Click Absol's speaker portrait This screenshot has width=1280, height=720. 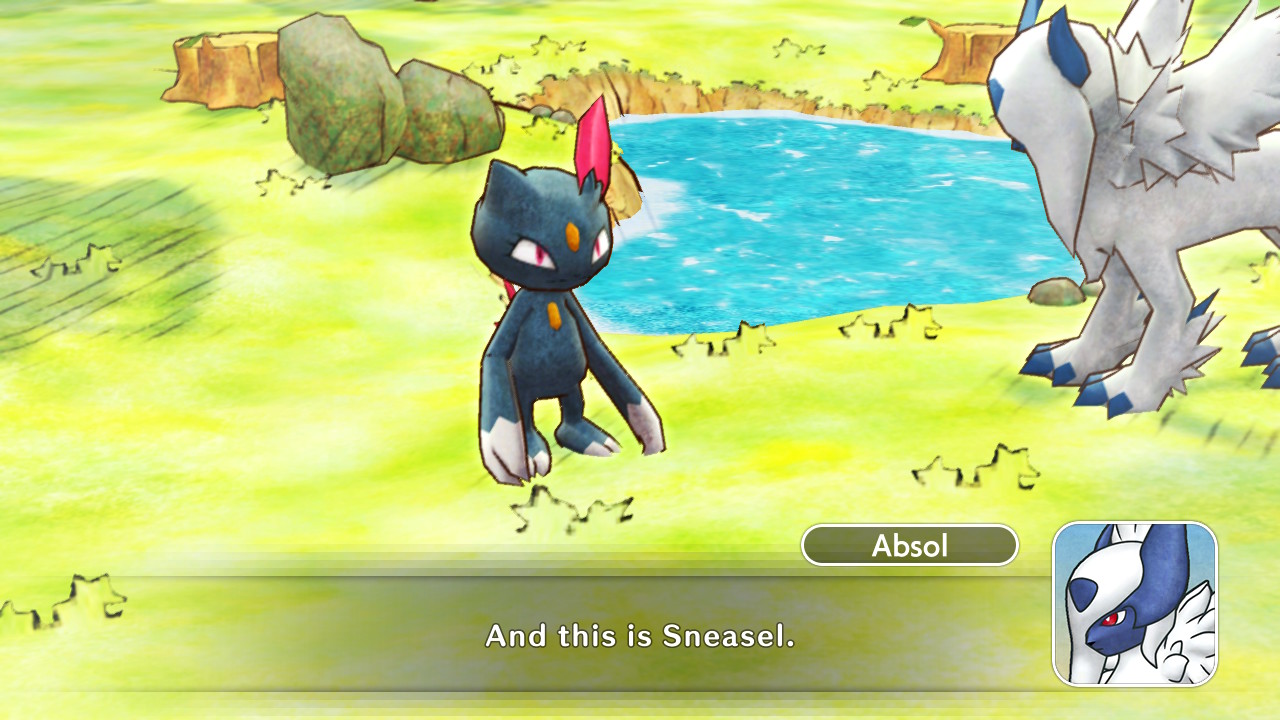coord(1135,603)
